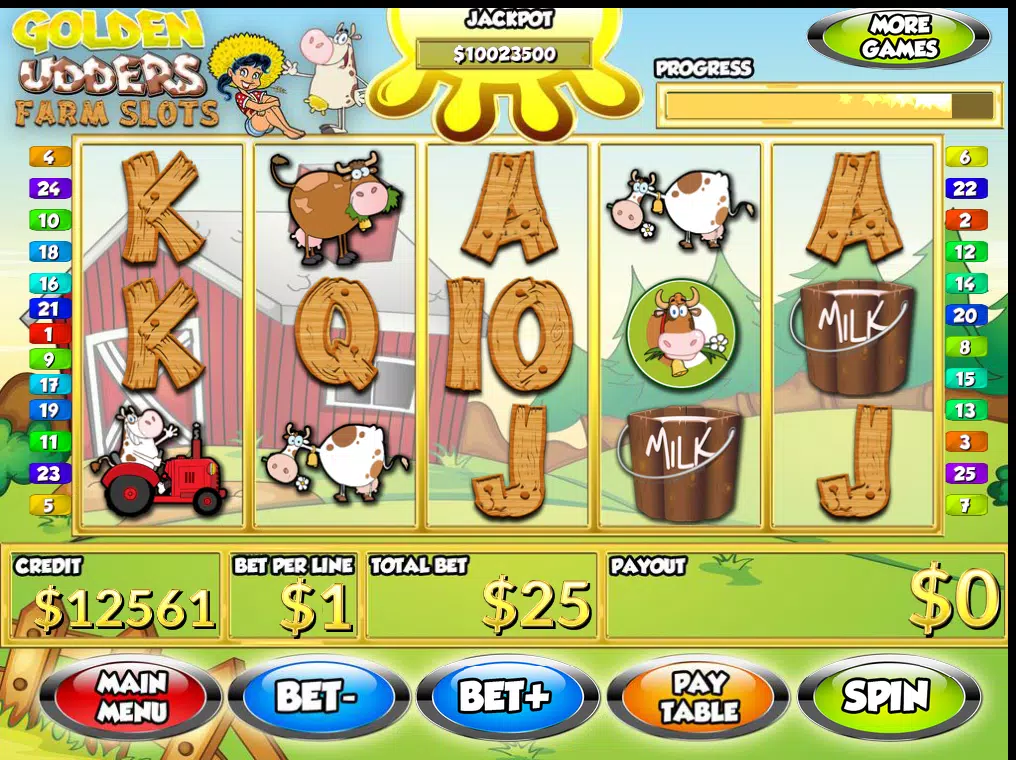Click payline marker 25
This screenshot has height=760, width=1016.
(965, 473)
